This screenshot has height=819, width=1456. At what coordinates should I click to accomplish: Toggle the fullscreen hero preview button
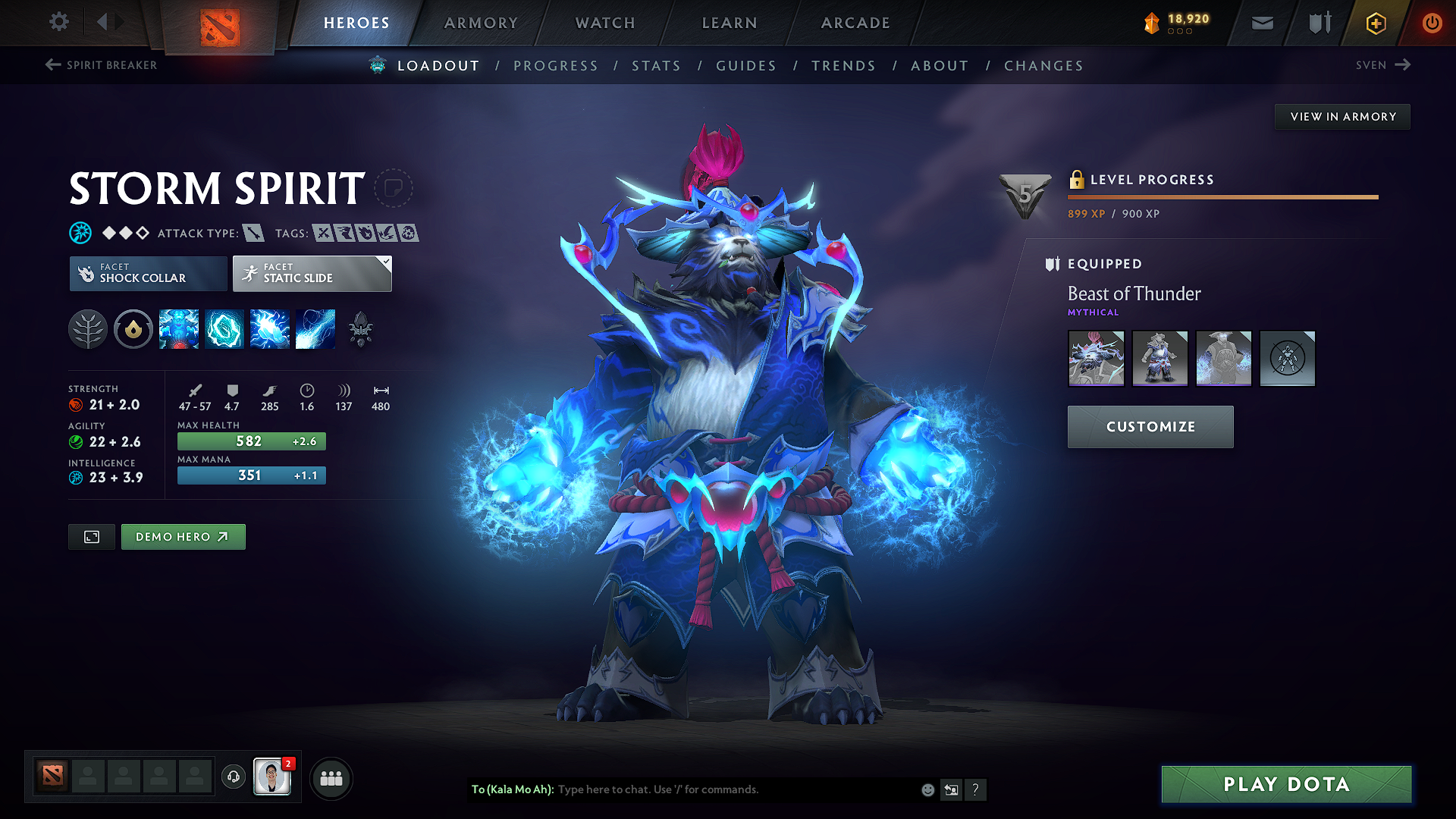[91, 536]
